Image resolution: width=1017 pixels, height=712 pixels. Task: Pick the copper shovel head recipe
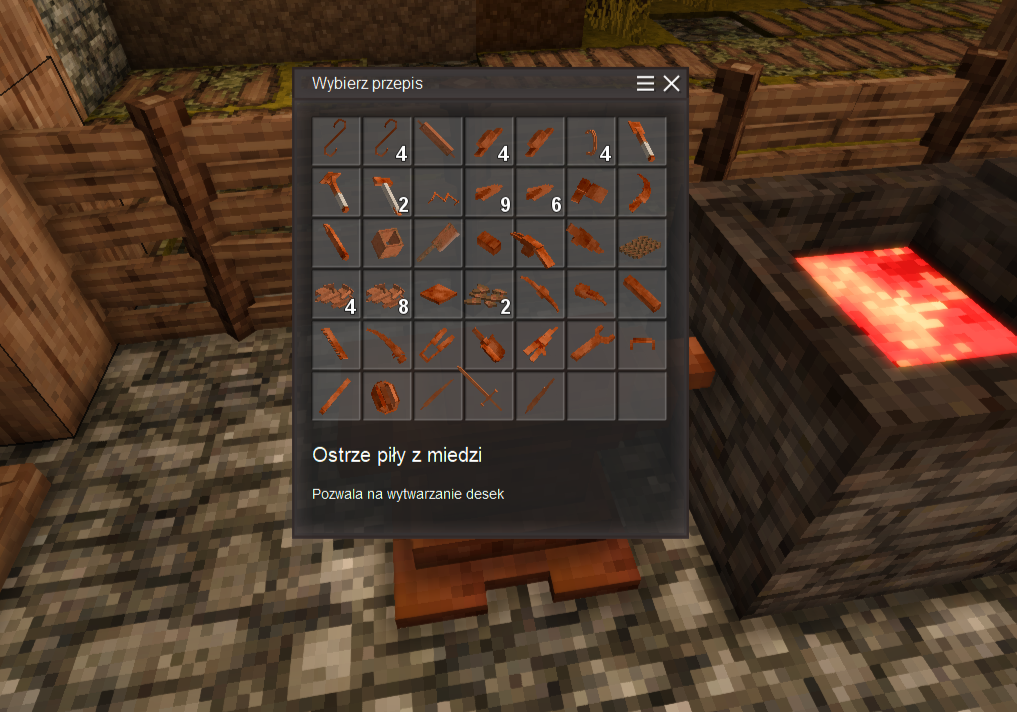point(490,346)
